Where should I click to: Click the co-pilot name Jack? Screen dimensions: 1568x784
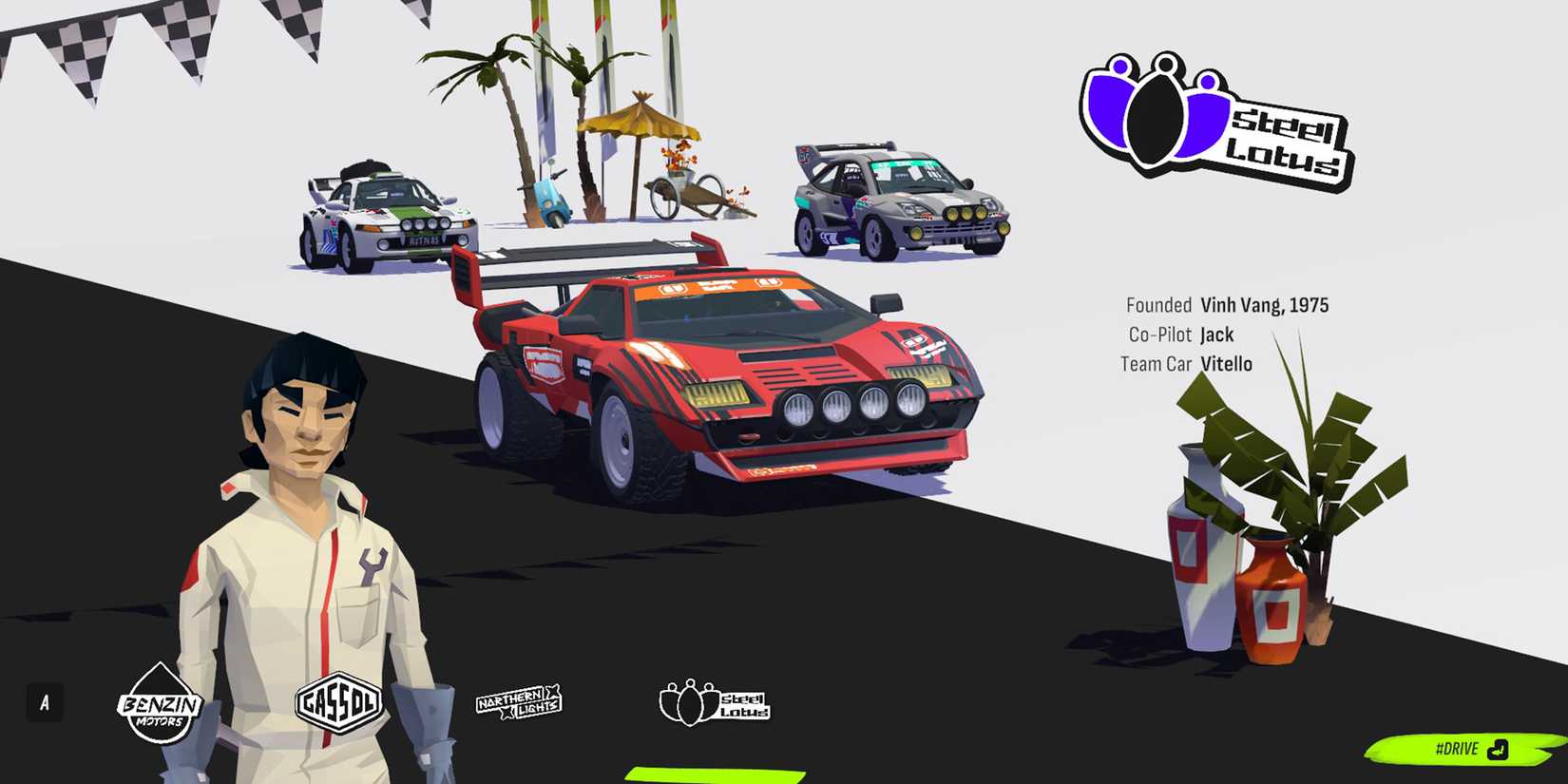pyautogui.click(x=1216, y=335)
